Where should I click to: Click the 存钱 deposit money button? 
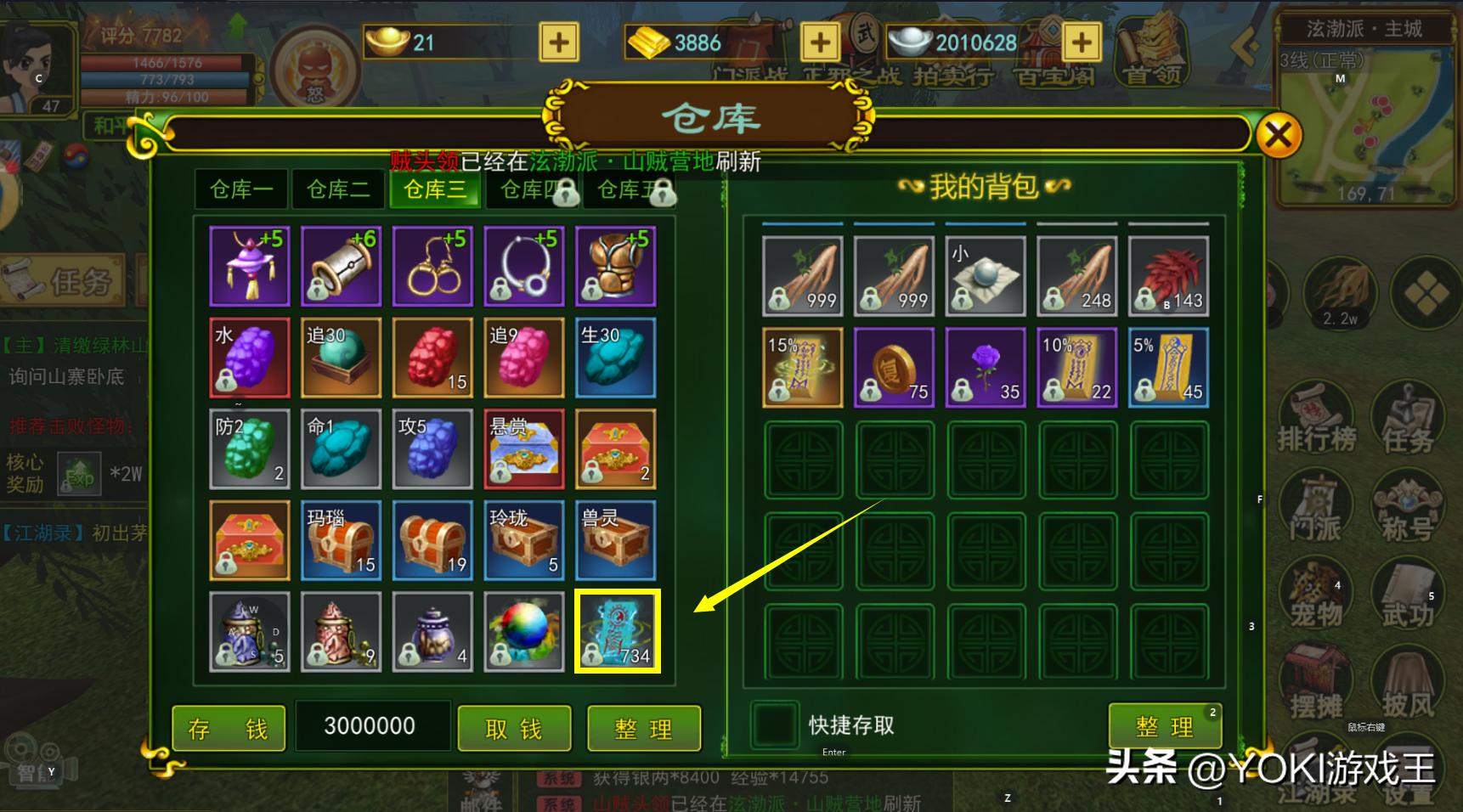[x=227, y=728]
